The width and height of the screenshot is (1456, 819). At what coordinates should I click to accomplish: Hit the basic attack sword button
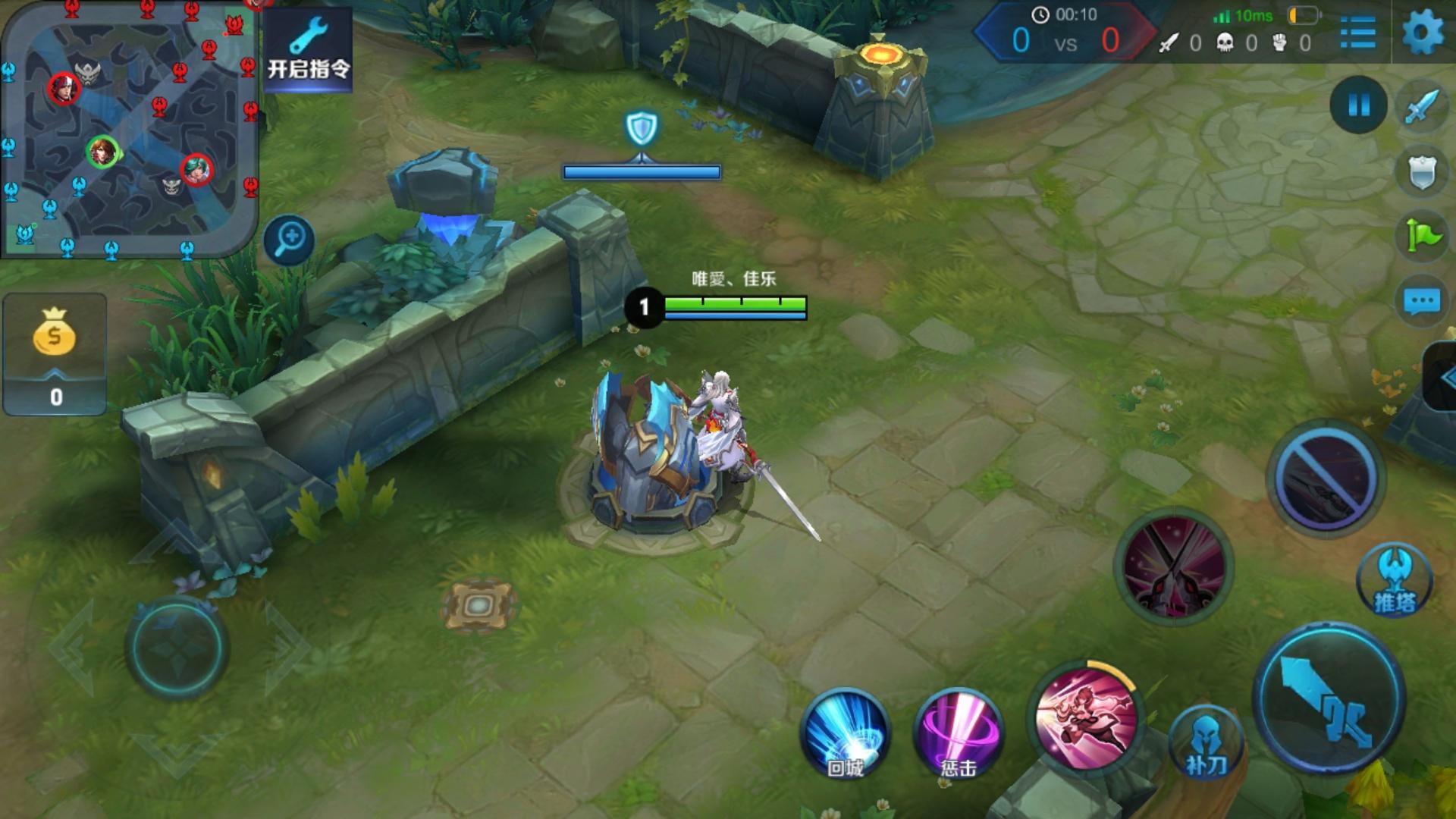coord(1329,698)
